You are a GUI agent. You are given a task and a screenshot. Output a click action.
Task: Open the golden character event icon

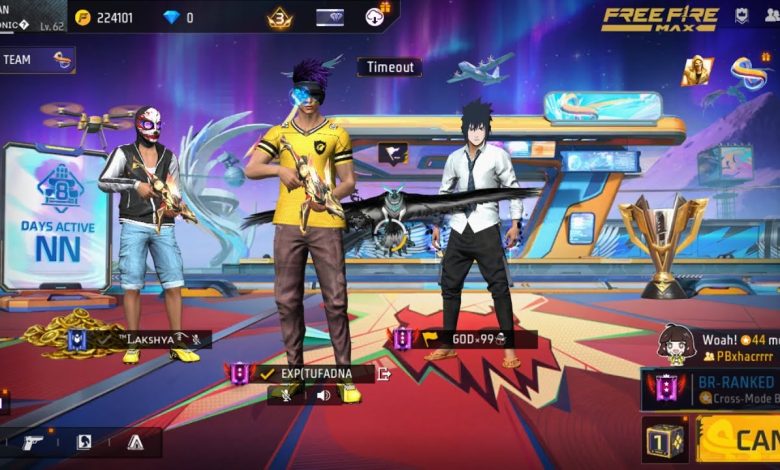tap(697, 70)
